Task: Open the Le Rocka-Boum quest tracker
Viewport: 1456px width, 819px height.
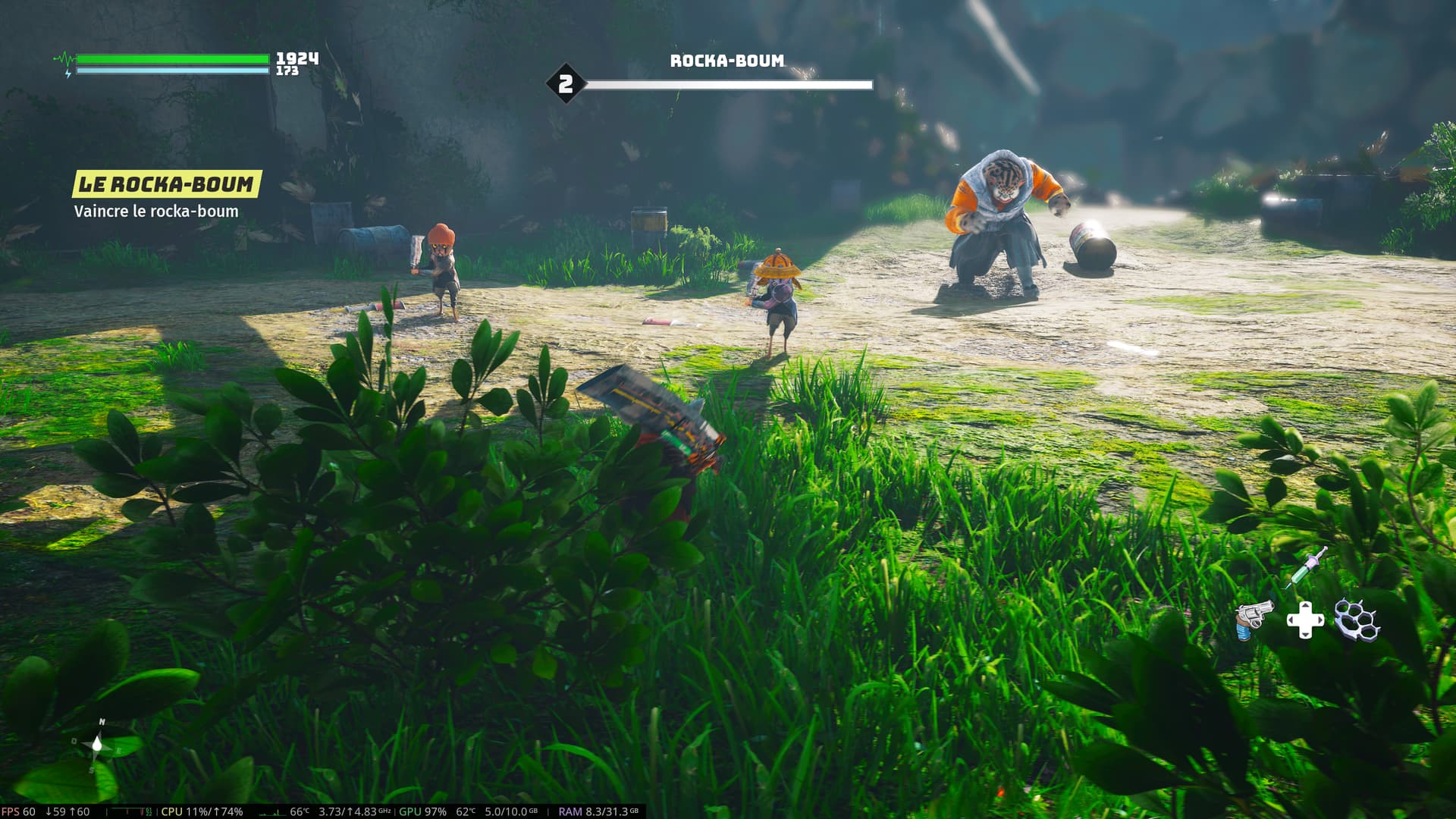Action: click(x=166, y=184)
